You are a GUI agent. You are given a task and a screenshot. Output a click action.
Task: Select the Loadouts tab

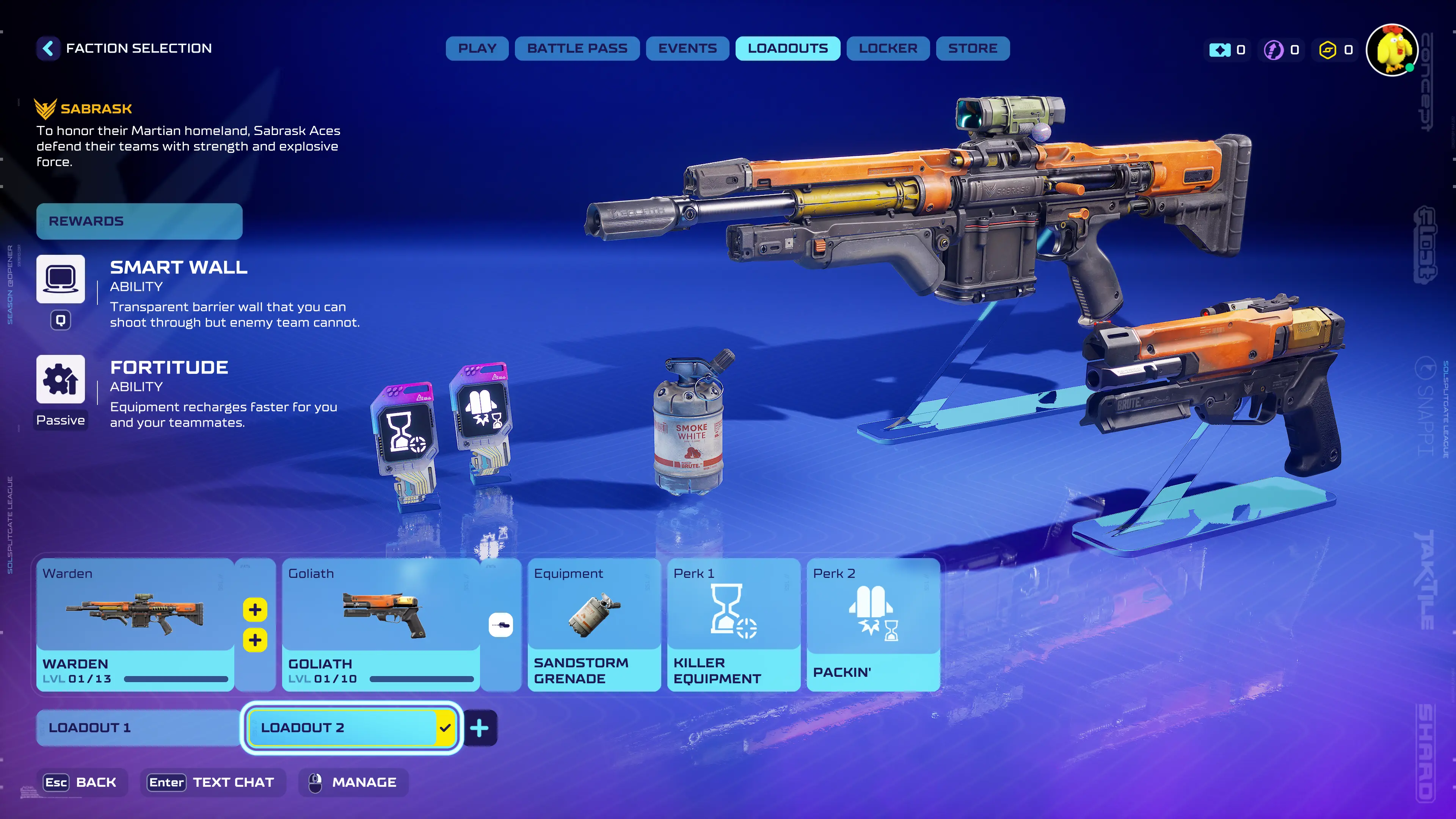(788, 49)
